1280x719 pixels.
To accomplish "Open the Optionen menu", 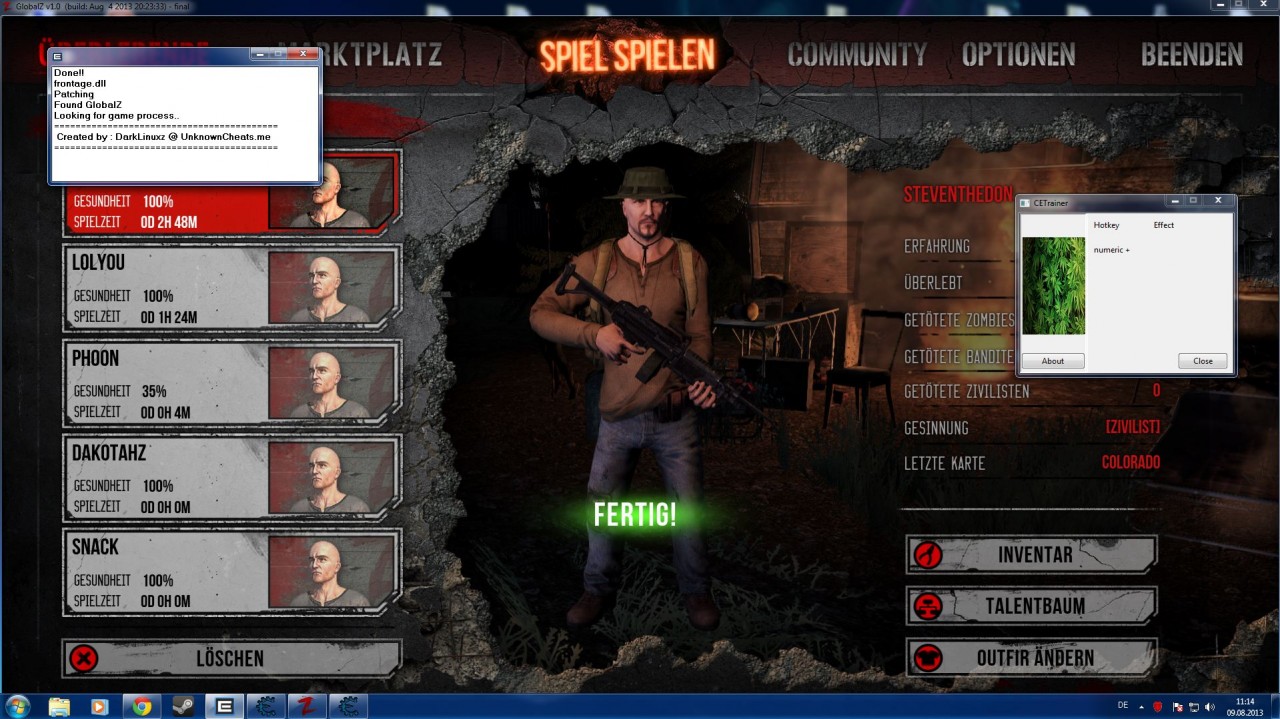I will tap(1018, 54).
